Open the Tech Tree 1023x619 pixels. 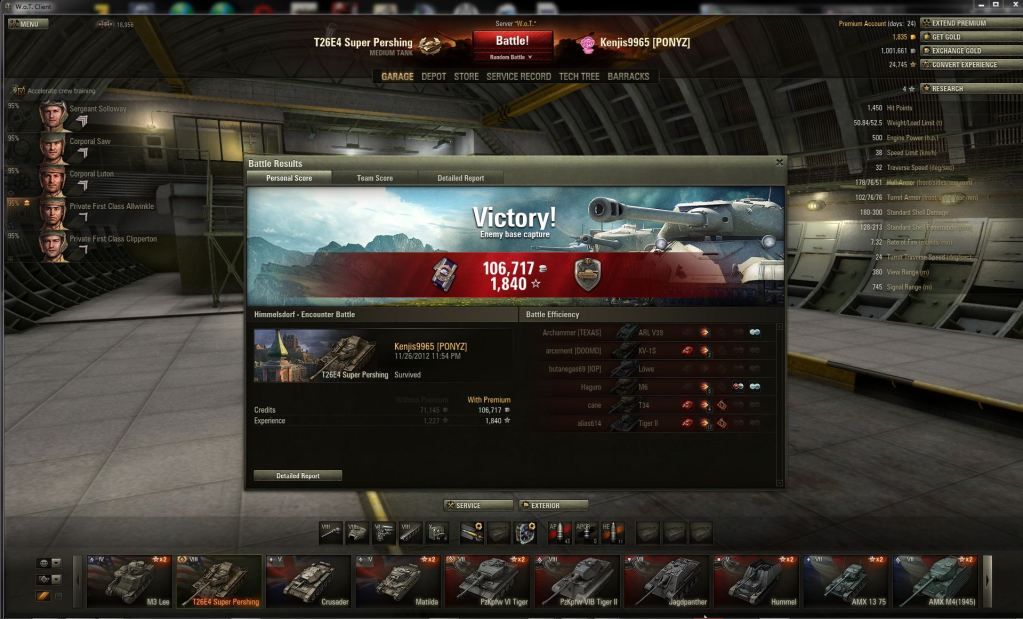click(579, 76)
